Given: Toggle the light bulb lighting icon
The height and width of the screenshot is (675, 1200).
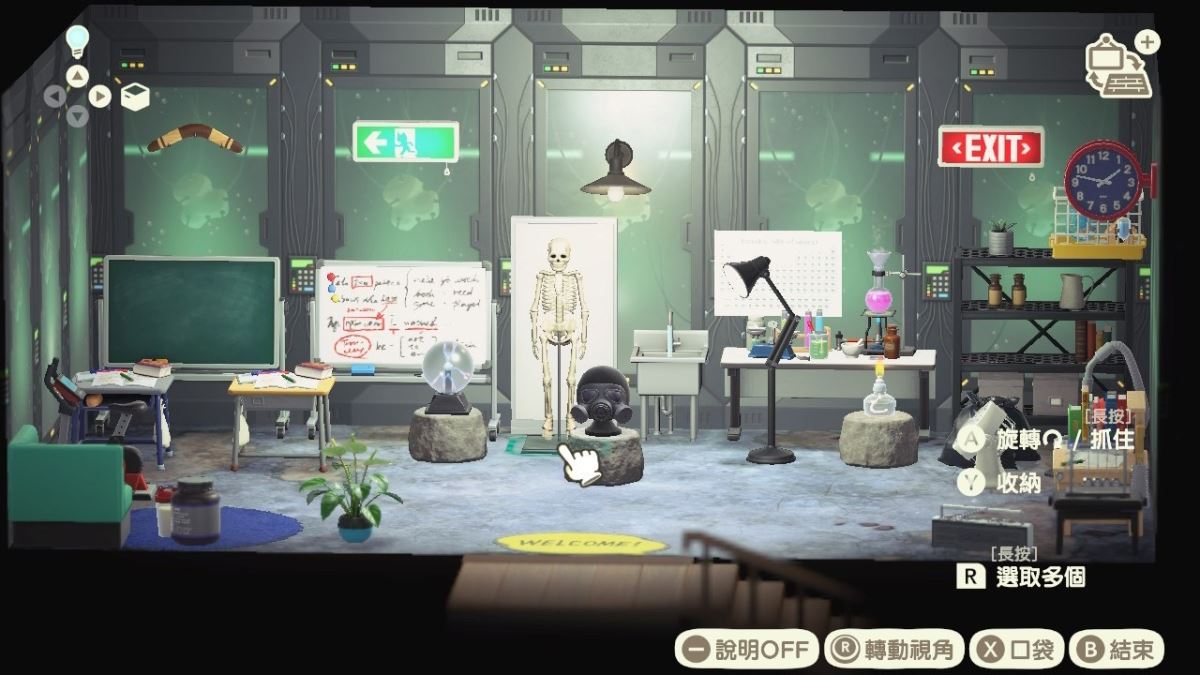Looking at the screenshot, I should [x=77, y=40].
